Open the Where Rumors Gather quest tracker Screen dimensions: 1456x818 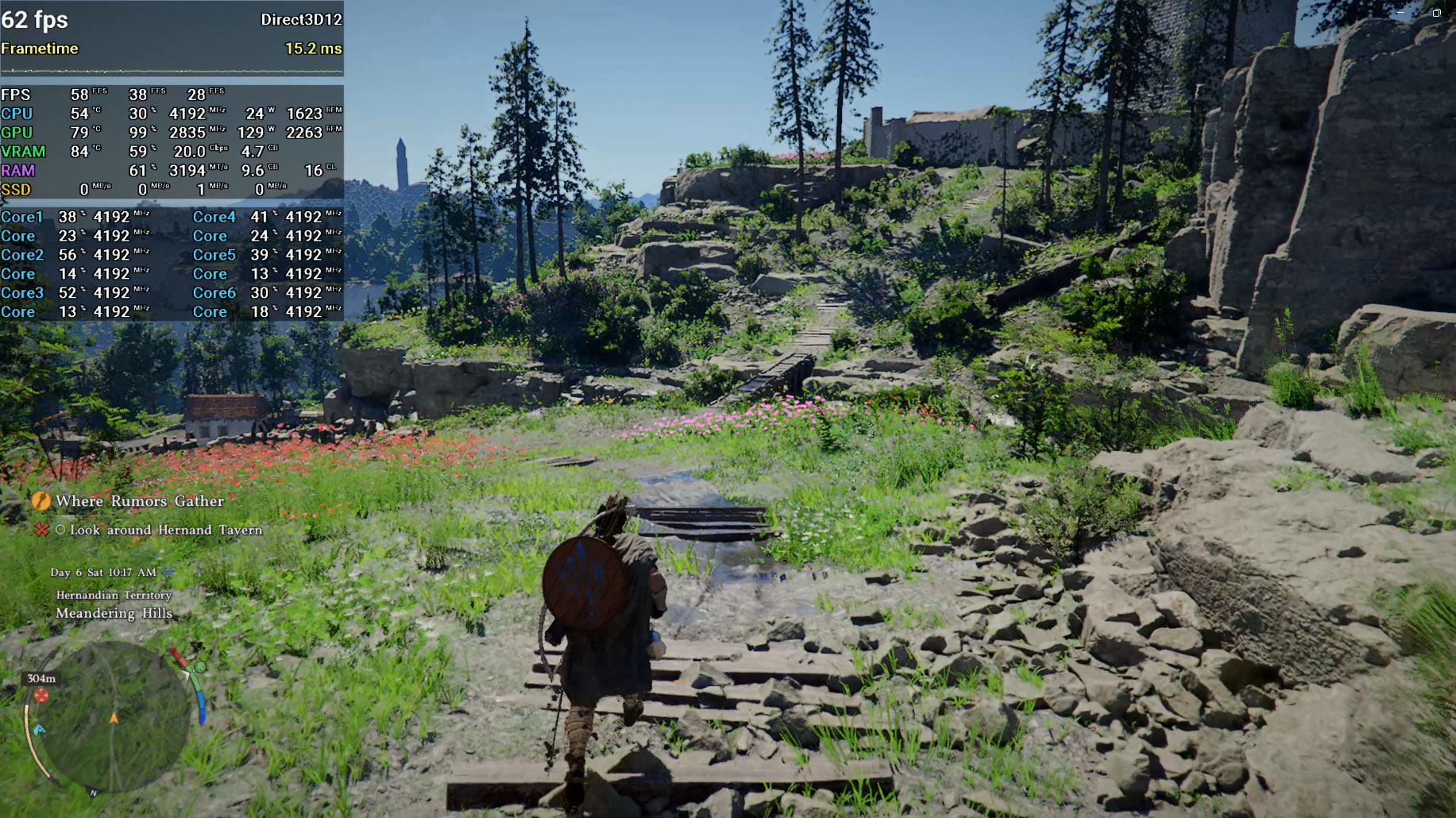coord(140,501)
